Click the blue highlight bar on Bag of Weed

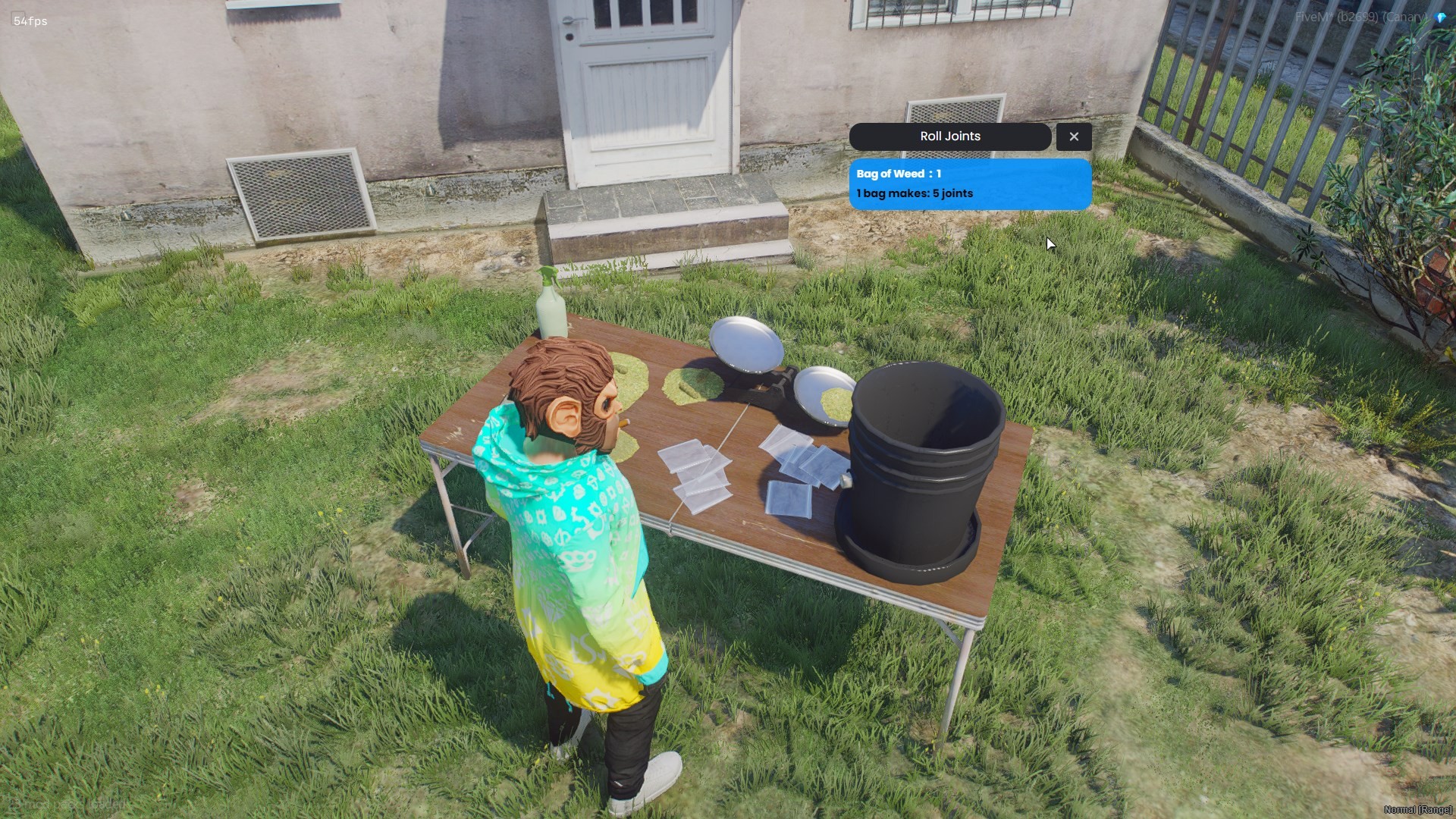click(x=971, y=174)
